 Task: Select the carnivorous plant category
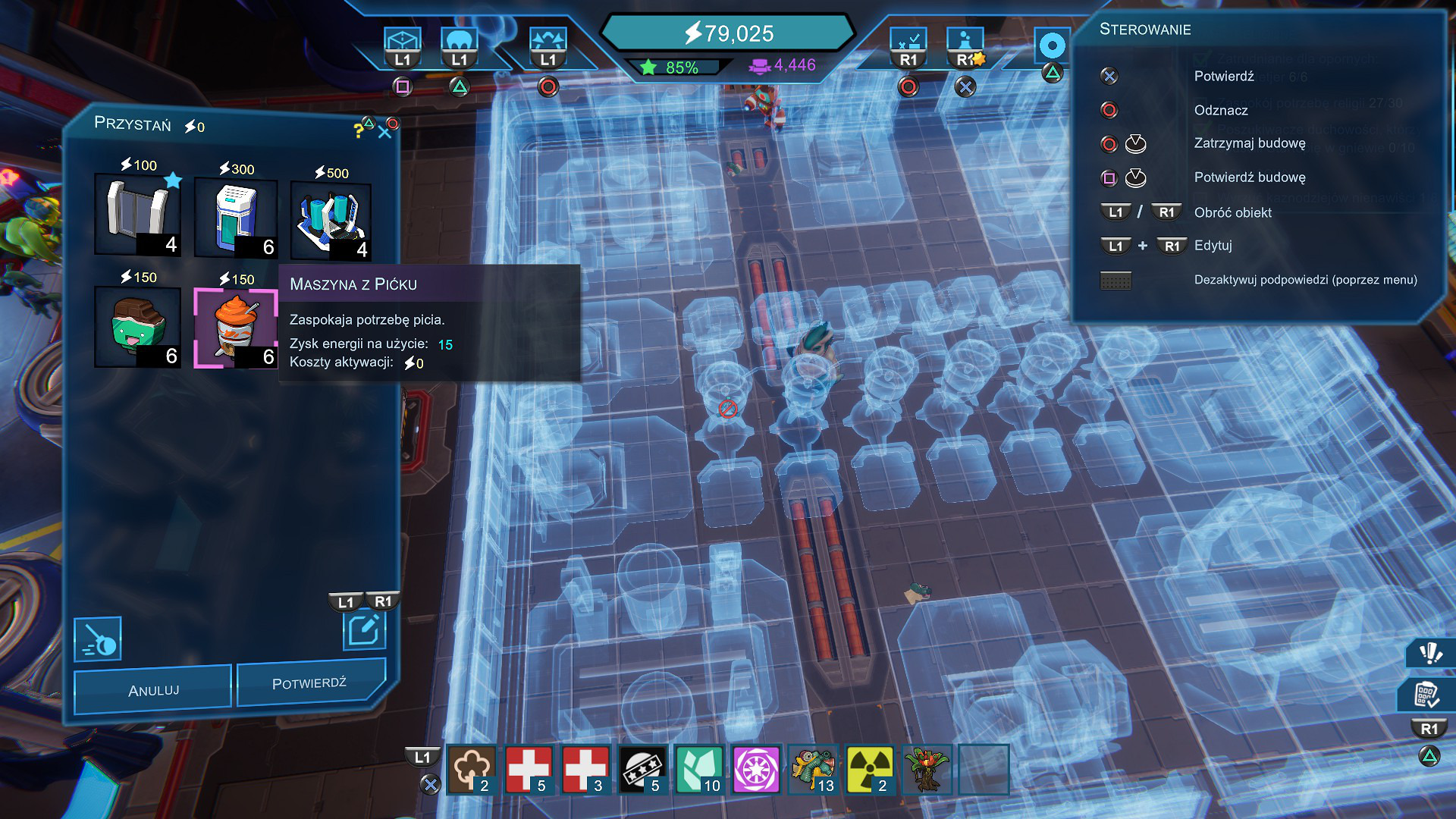[926, 770]
